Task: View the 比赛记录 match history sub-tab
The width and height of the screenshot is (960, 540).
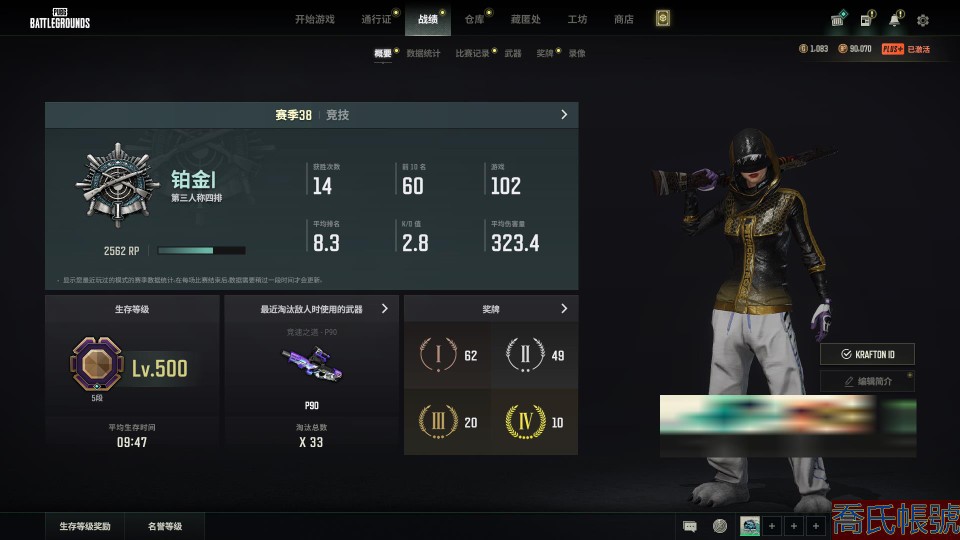Action: [x=472, y=53]
